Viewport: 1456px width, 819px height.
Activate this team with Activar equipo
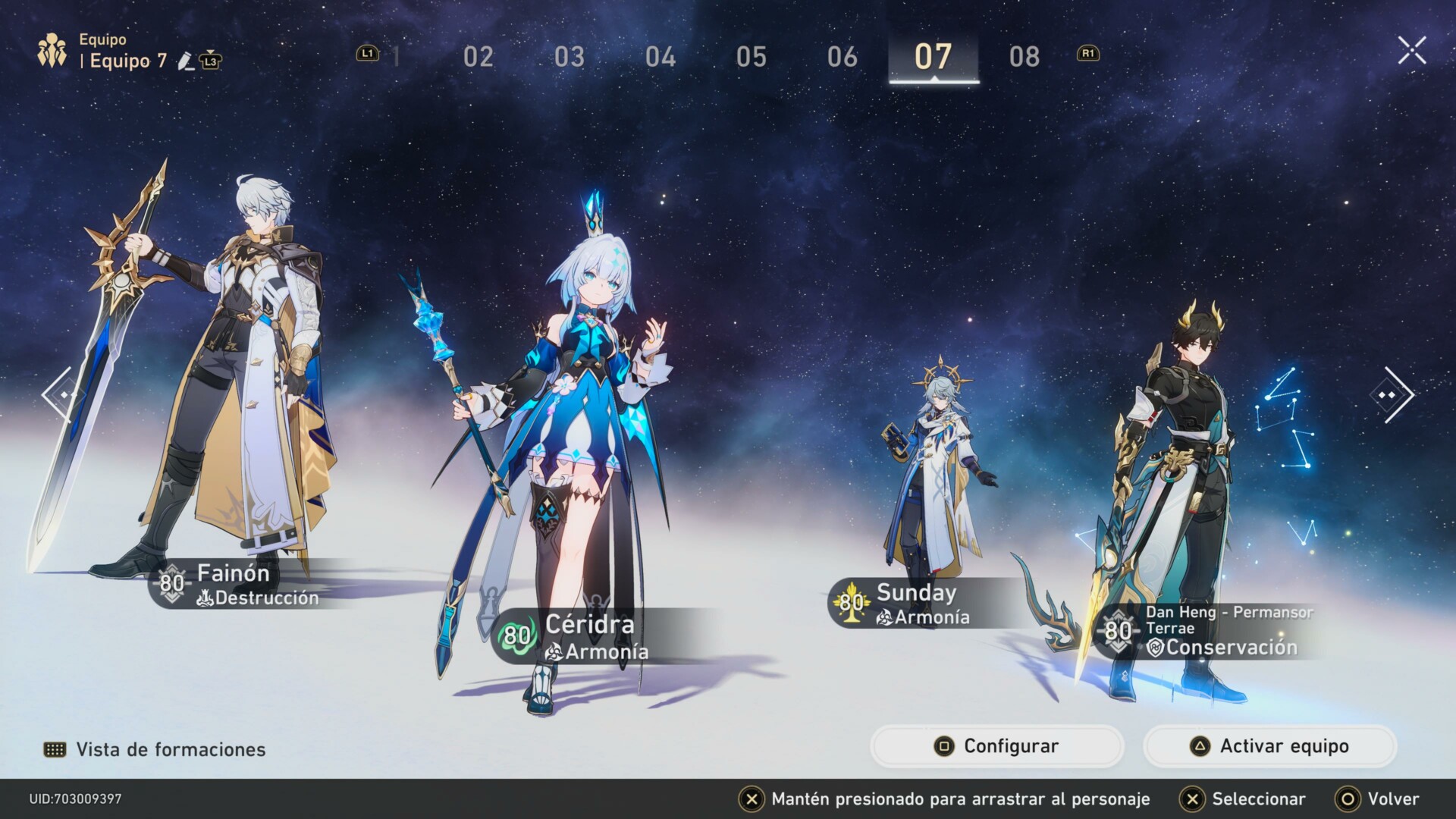coord(1269,746)
